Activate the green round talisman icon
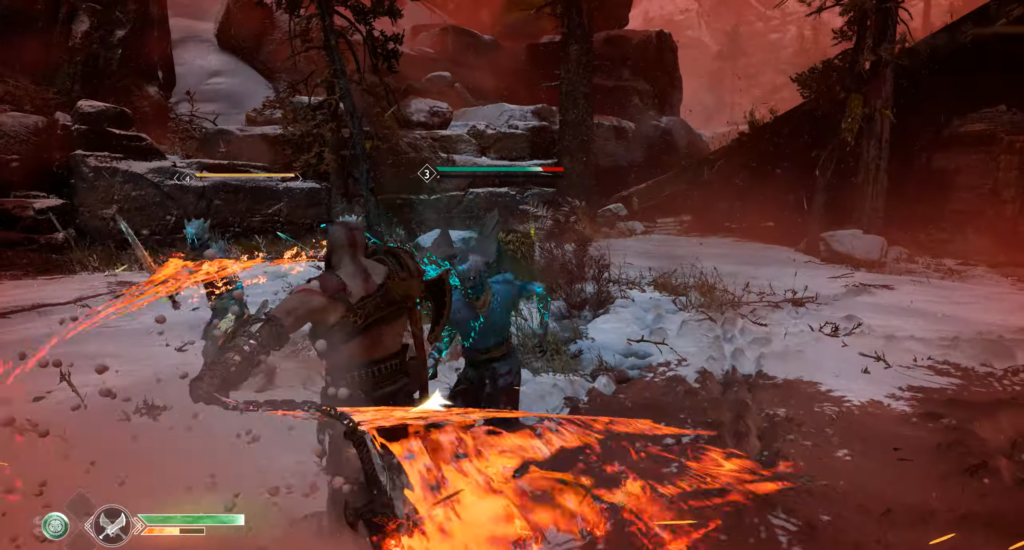This screenshot has height=550, width=1024. pos(56,526)
